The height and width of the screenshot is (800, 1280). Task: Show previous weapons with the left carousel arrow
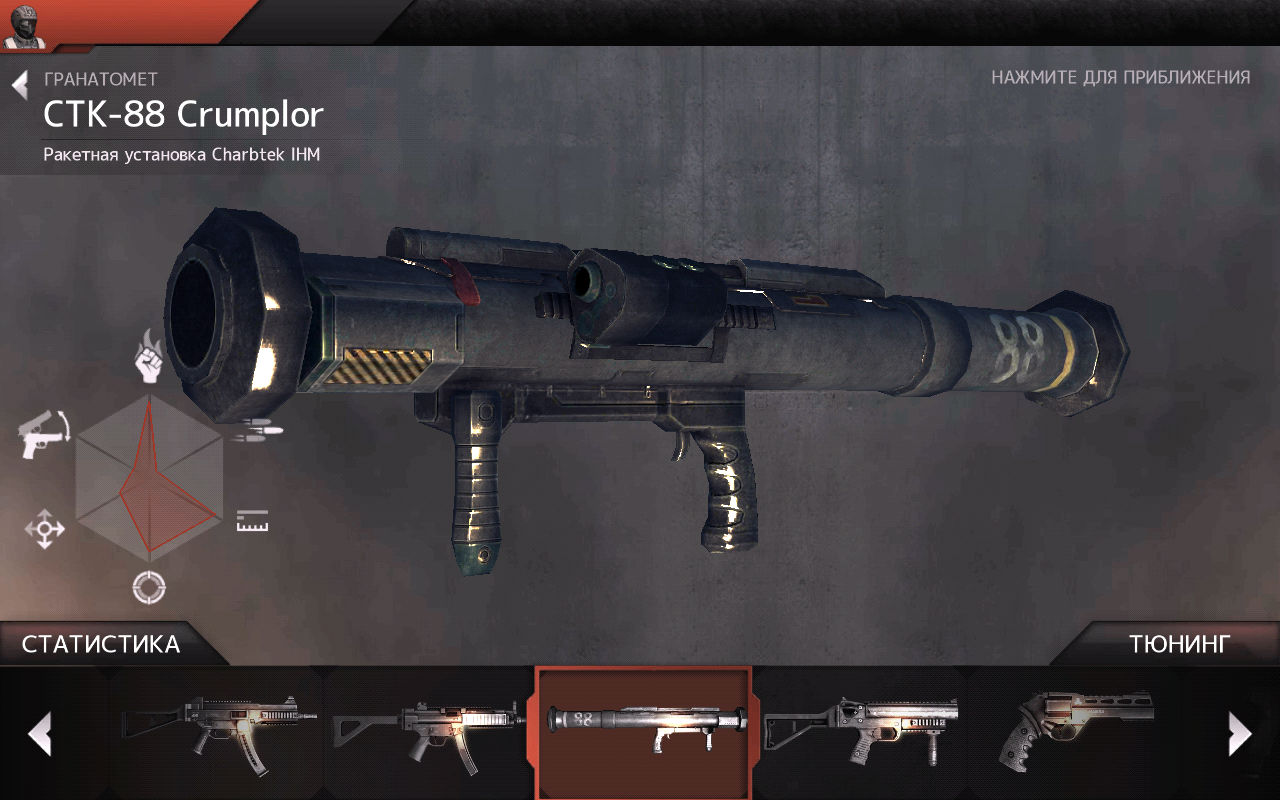40,734
